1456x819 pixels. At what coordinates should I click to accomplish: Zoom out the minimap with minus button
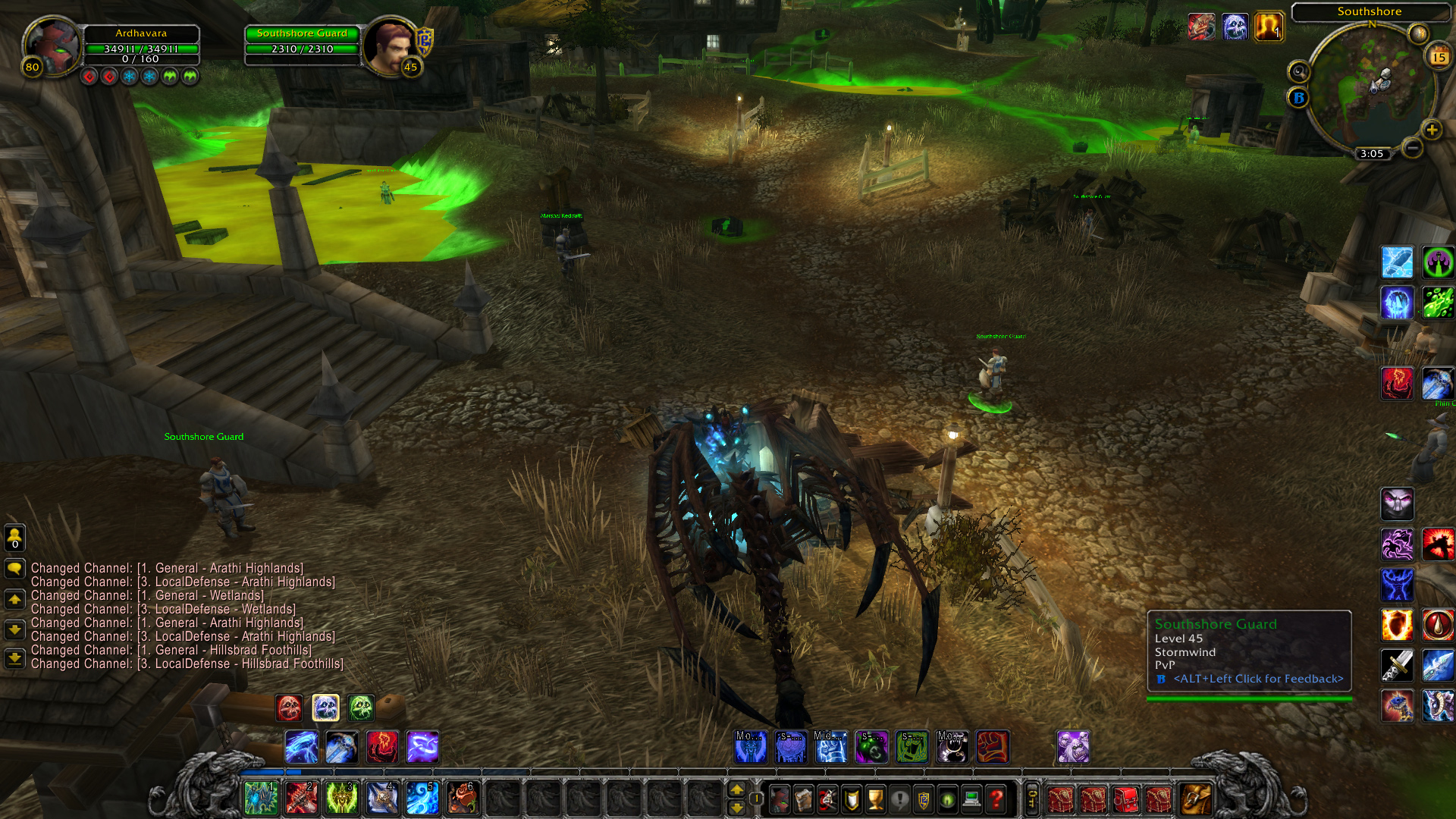pyautogui.click(x=1411, y=148)
